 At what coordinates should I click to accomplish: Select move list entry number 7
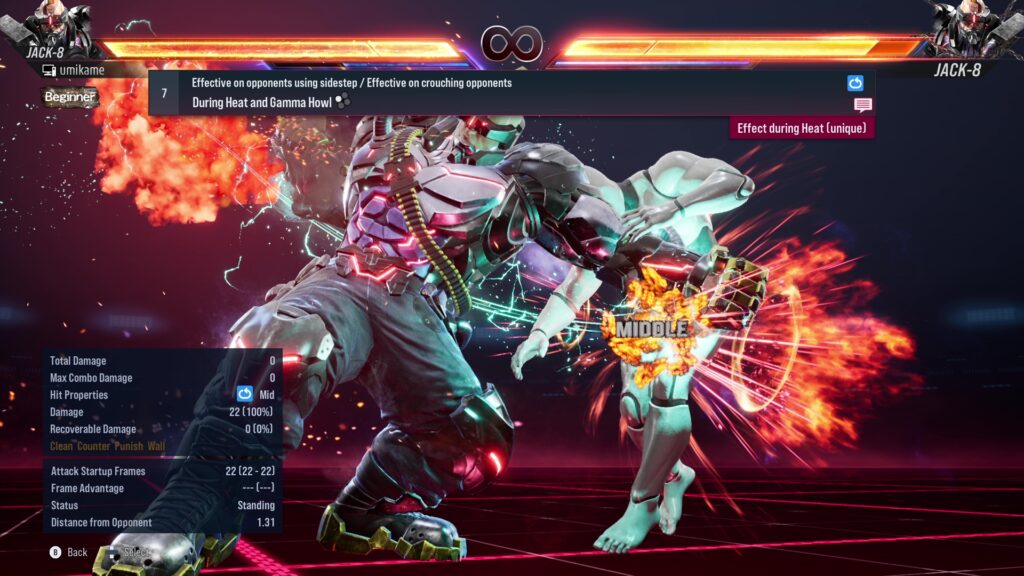[x=164, y=92]
